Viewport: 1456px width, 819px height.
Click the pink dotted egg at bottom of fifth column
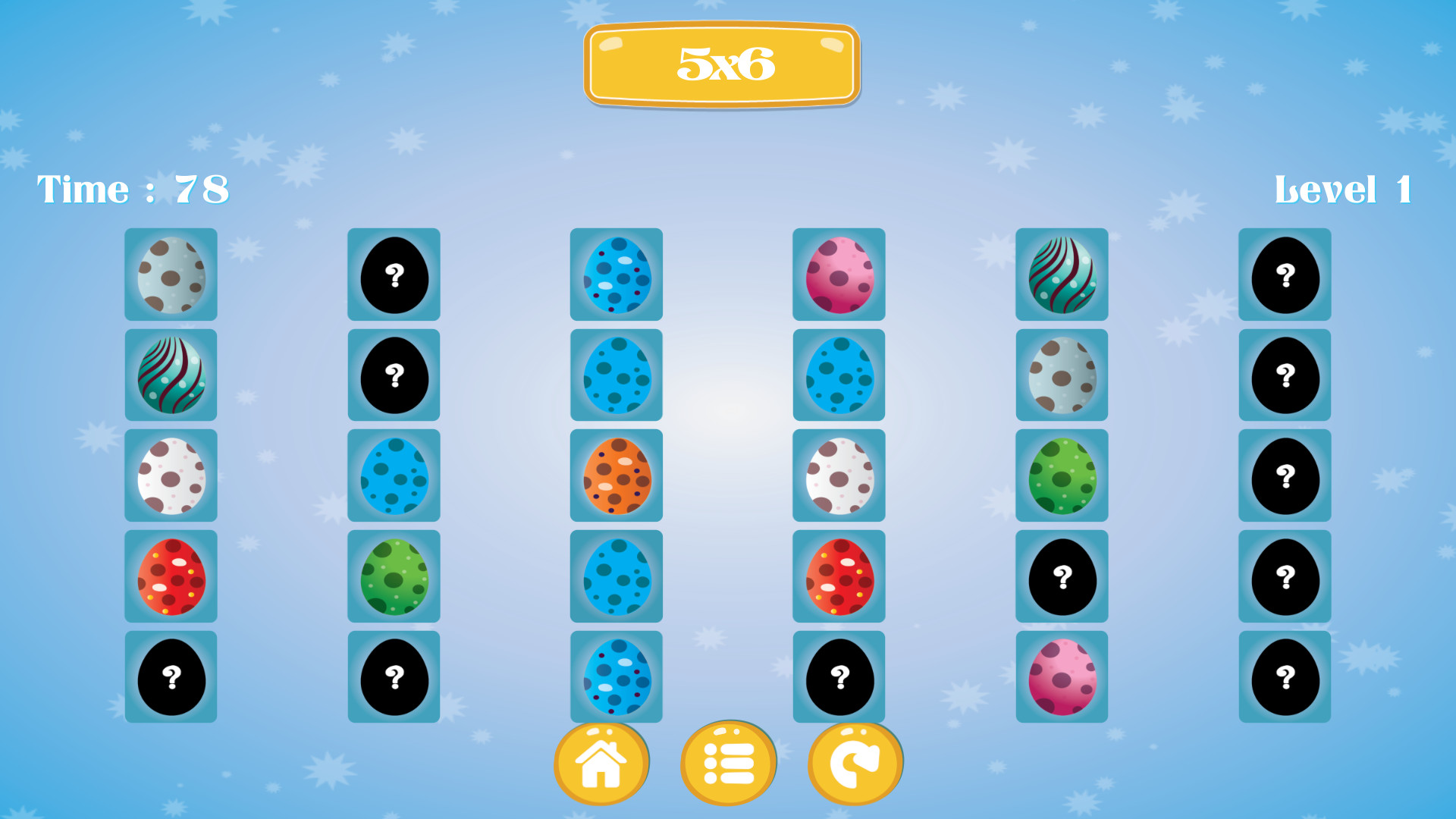(1062, 676)
